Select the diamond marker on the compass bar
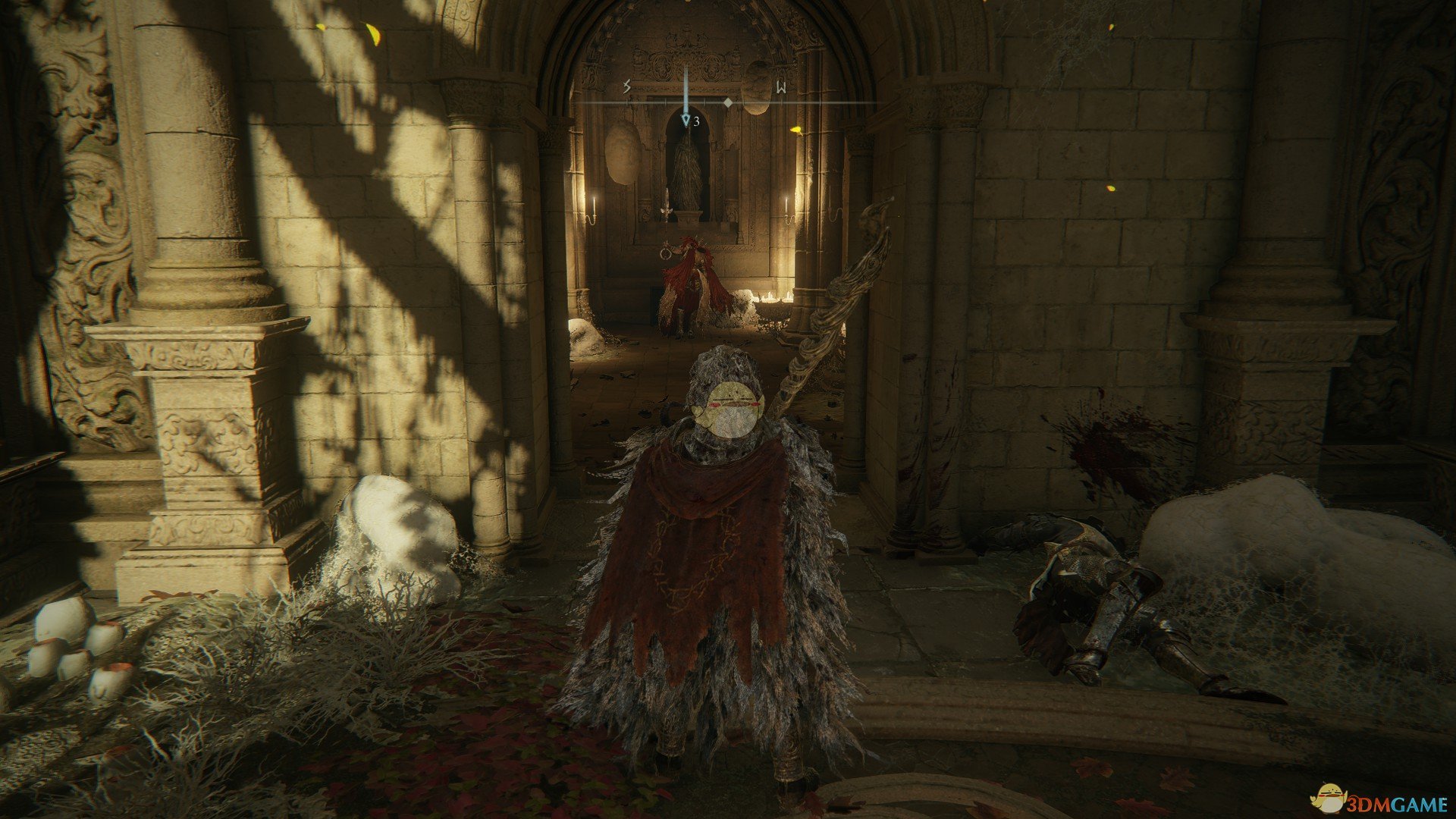Screen dimensions: 1456x819 coord(728,102)
